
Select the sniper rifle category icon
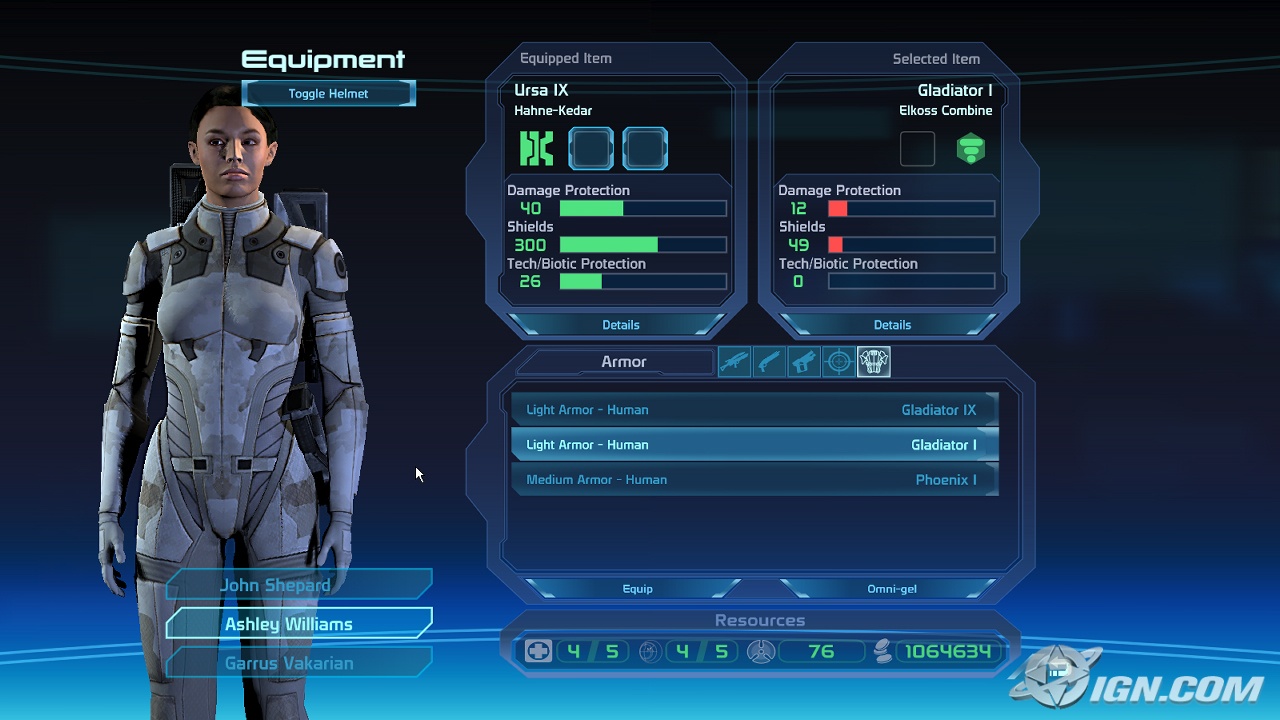coord(839,361)
